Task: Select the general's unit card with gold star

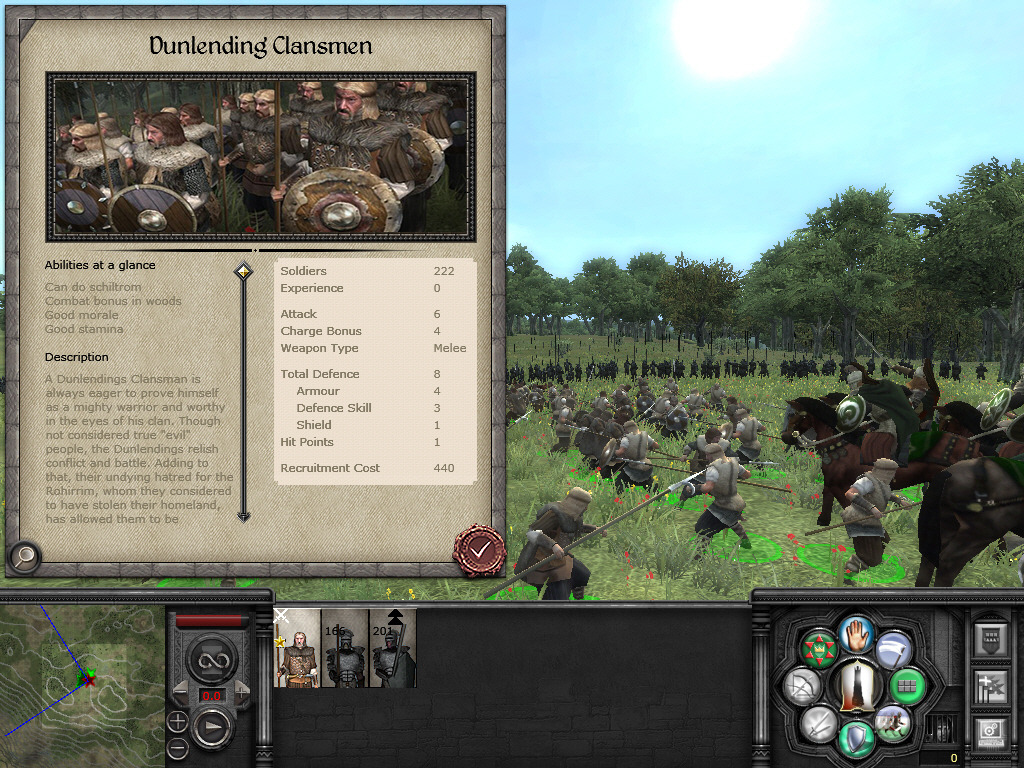Action: pyautogui.click(x=297, y=648)
